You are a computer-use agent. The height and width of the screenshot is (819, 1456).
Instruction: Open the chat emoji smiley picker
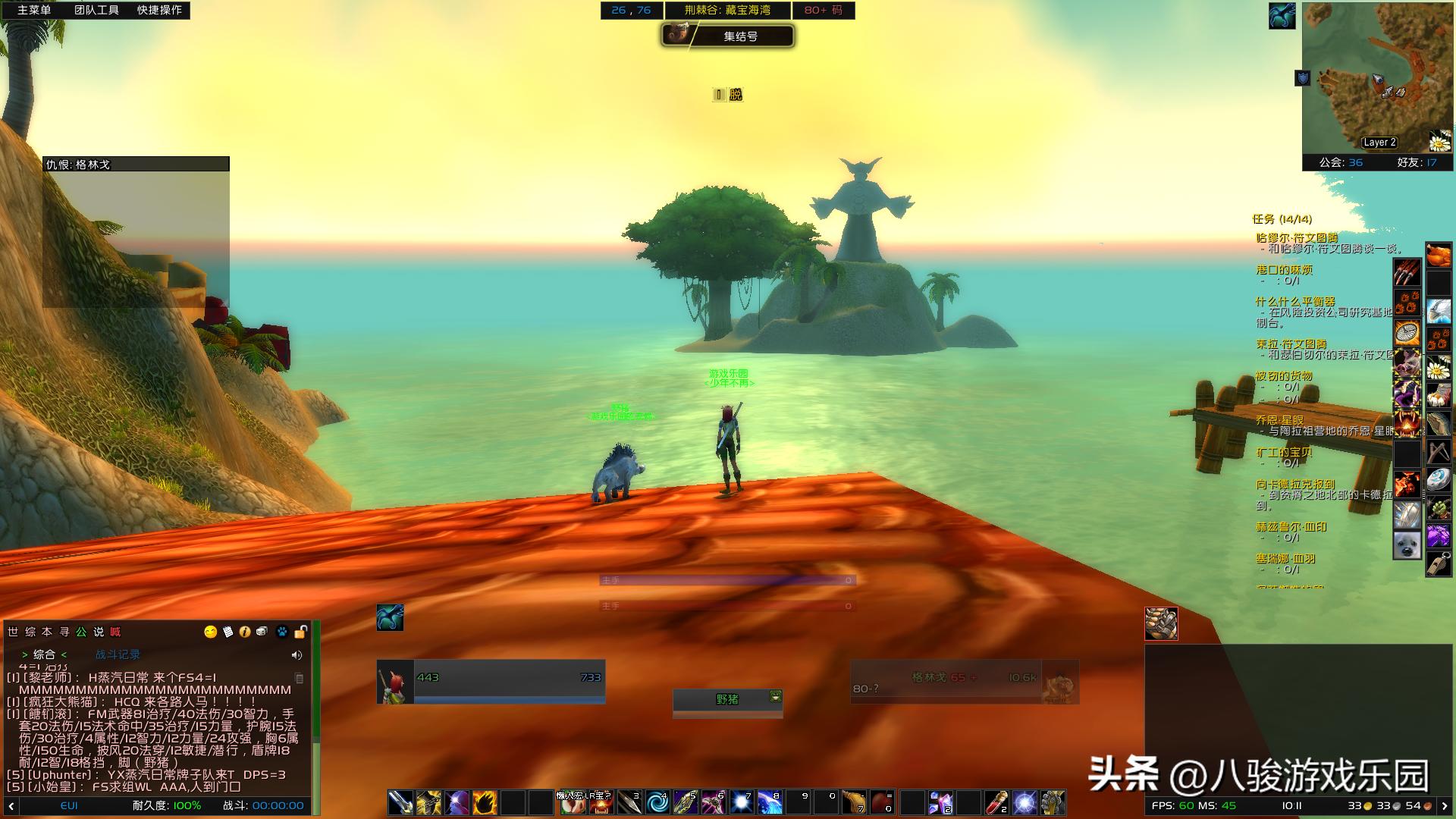tap(211, 632)
